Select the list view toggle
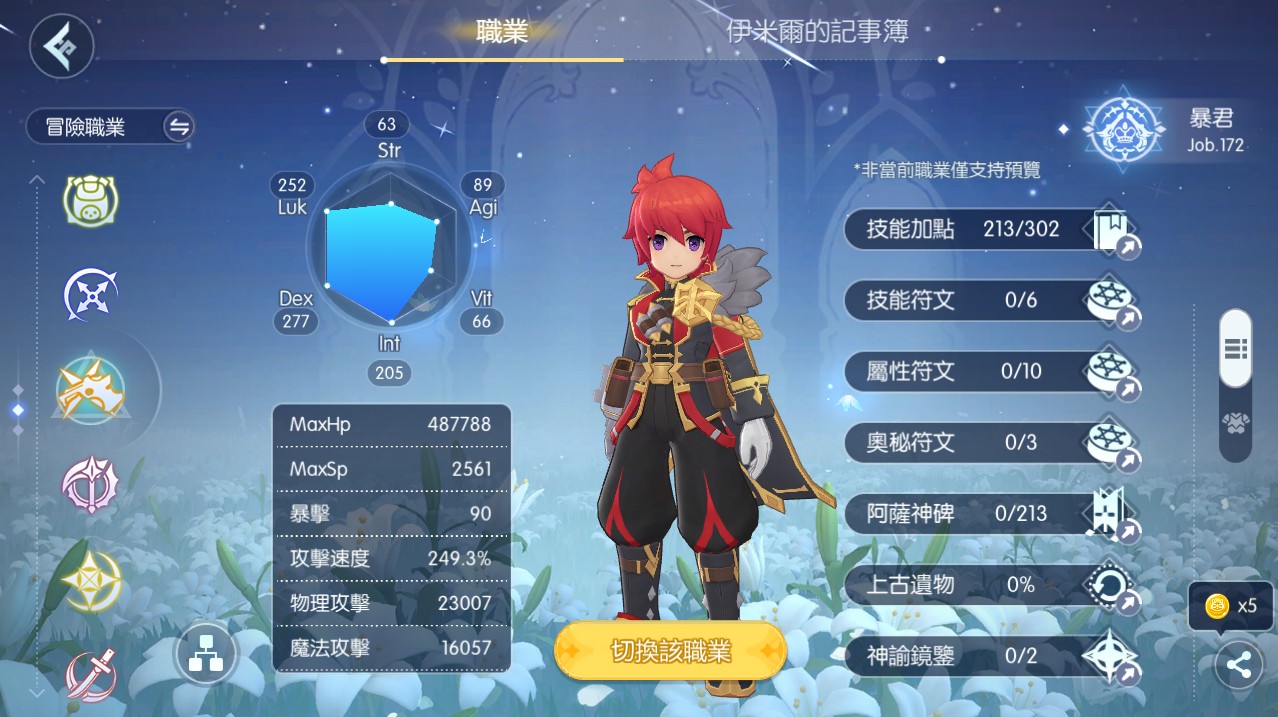 tap(1235, 348)
